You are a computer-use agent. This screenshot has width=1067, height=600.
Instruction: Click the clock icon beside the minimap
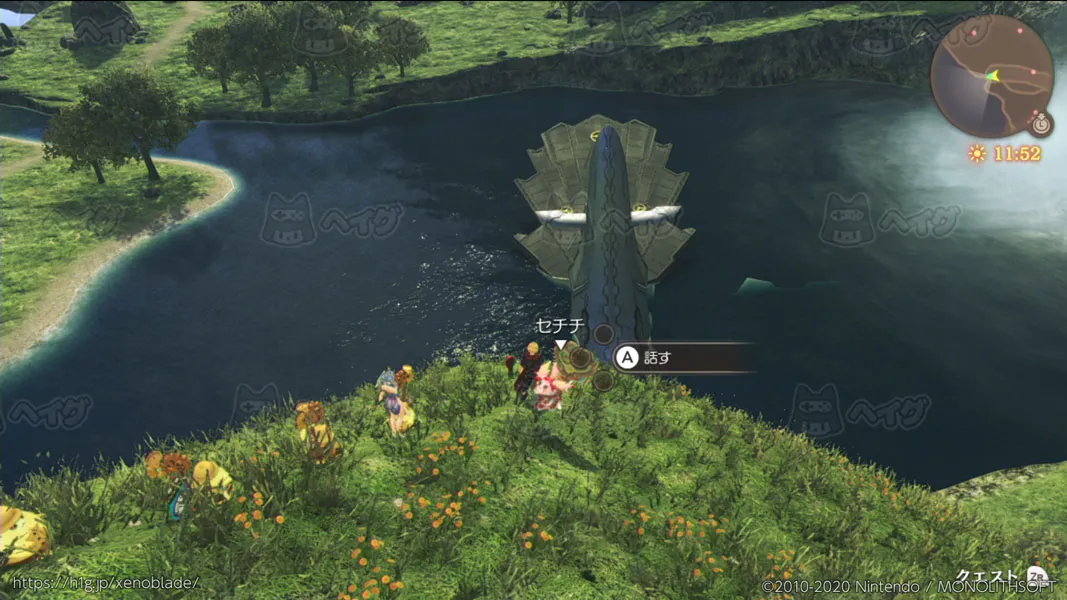(1042, 125)
